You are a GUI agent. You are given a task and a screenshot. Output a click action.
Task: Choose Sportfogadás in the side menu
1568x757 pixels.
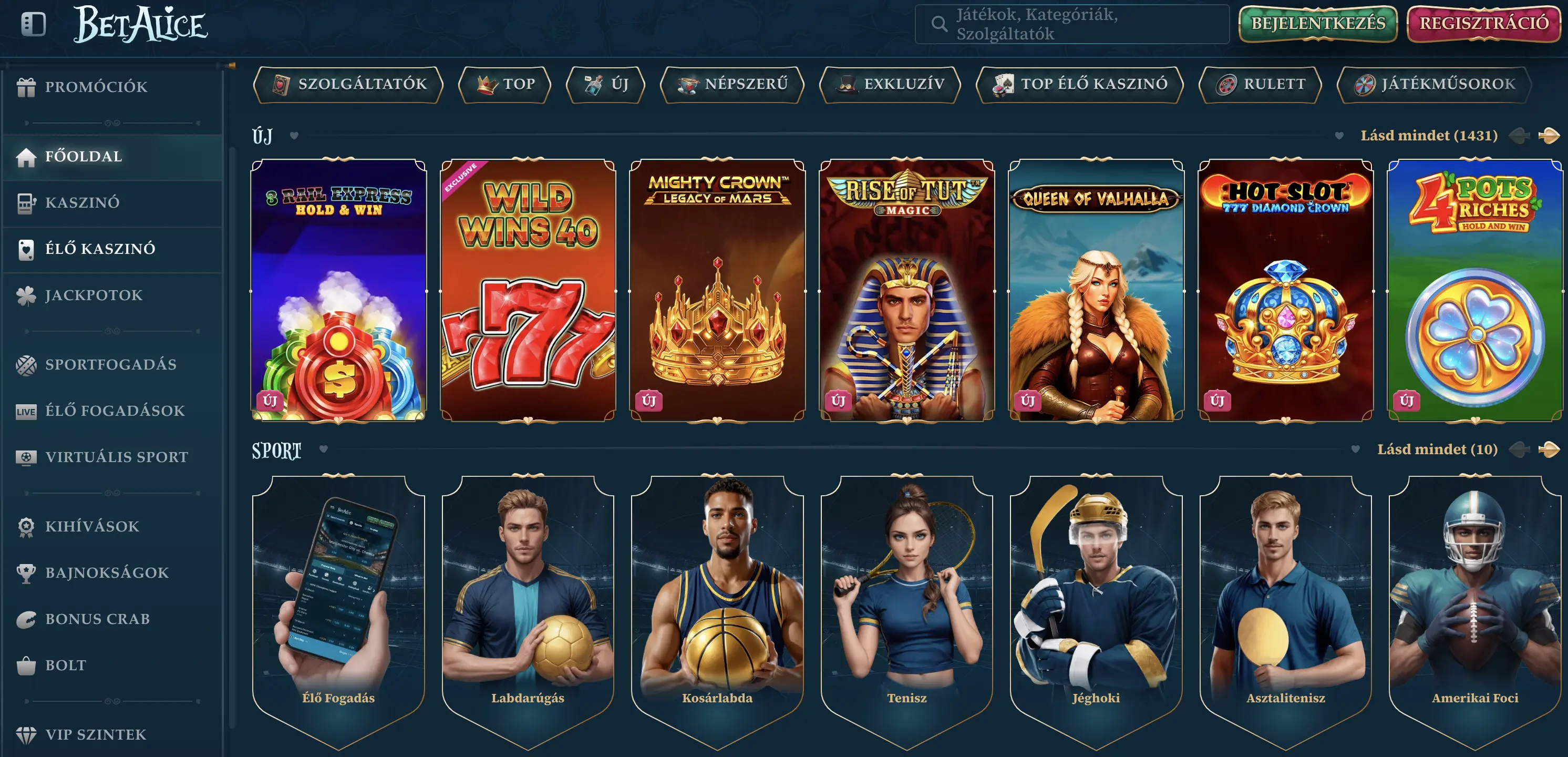[x=110, y=365]
